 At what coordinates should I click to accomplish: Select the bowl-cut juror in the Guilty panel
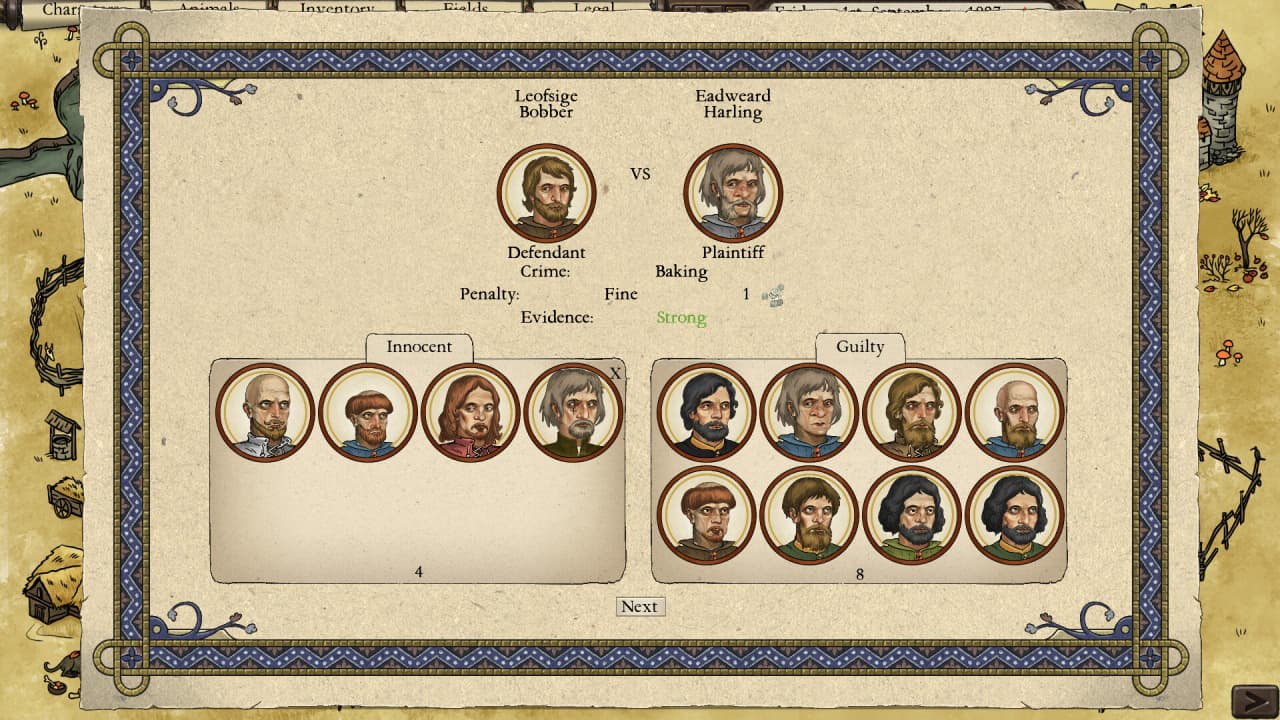pos(706,515)
